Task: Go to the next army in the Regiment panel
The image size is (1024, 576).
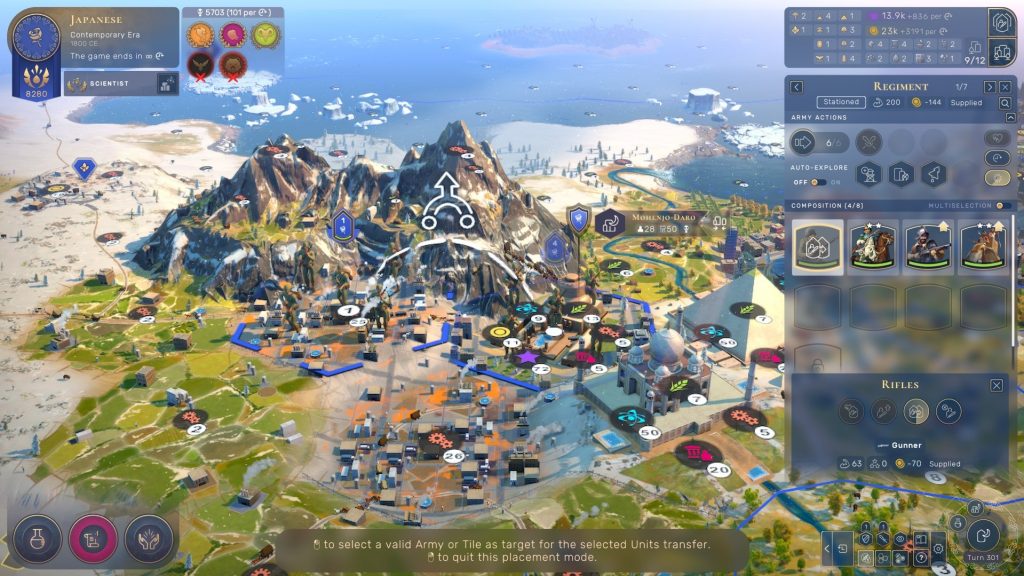Action: 989,87
